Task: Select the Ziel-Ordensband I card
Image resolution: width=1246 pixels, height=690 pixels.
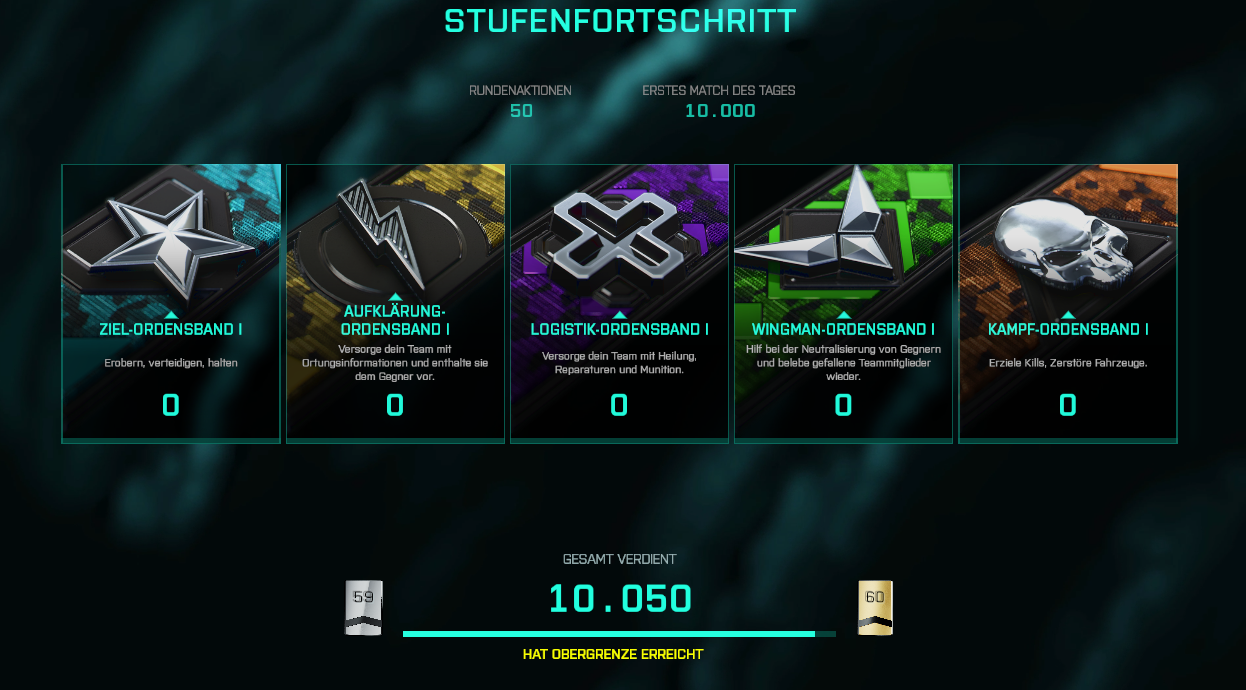Action: [171, 302]
